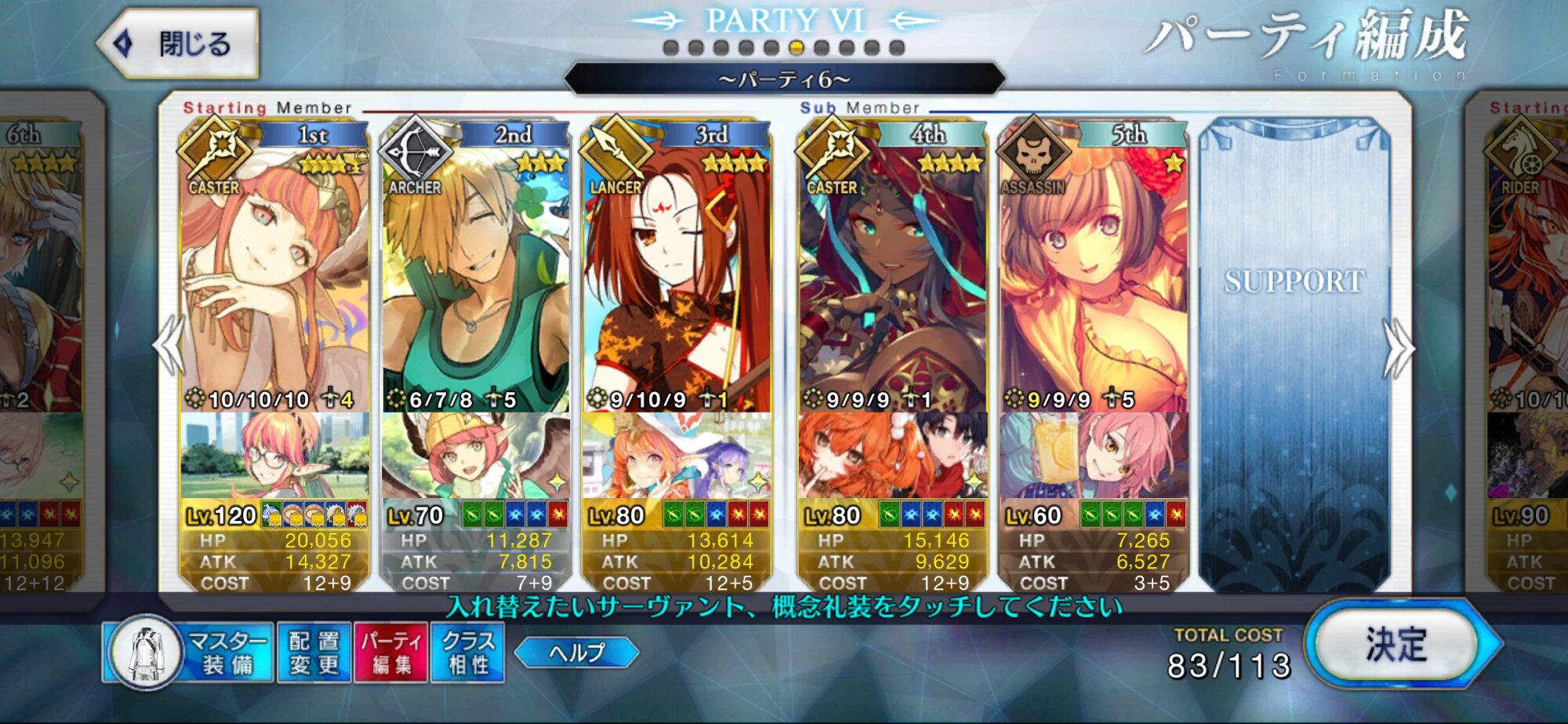Change the Lv.70 Archer's craft essence
1568x724 pixels.
[x=475, y=455]
